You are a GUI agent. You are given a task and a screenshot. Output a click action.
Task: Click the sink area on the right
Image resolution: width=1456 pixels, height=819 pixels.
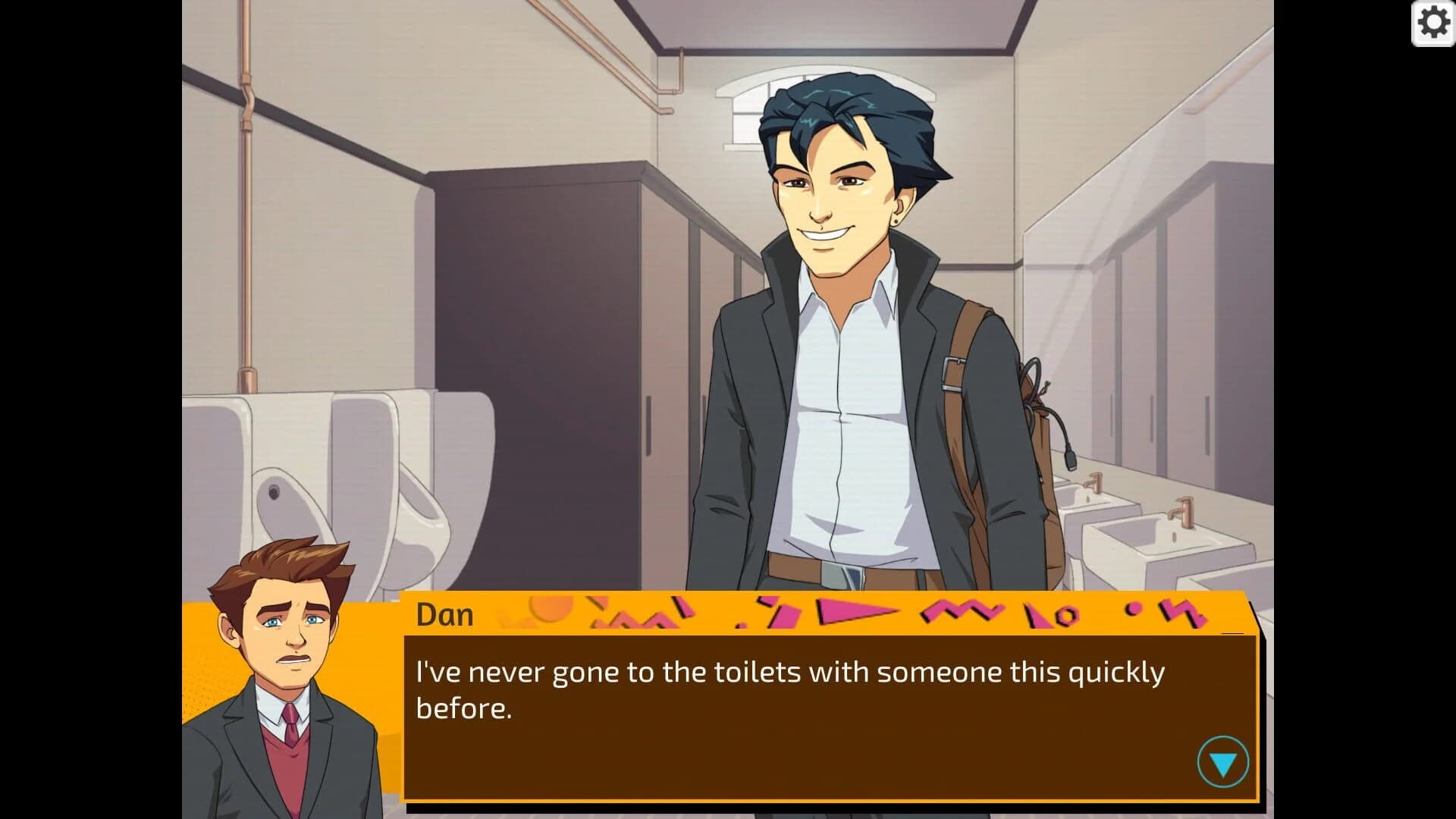pyautogui.click(x=1153, y=531)
